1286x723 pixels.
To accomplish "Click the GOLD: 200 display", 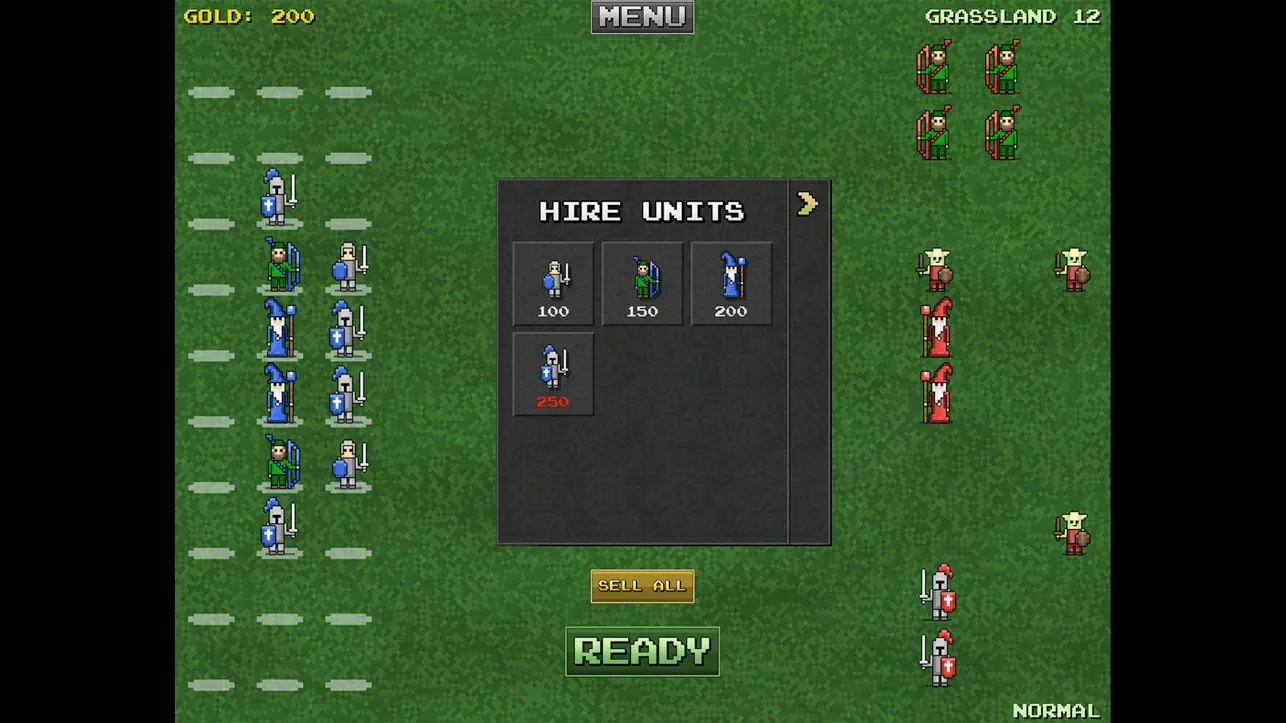I will (x=248, y=16).
